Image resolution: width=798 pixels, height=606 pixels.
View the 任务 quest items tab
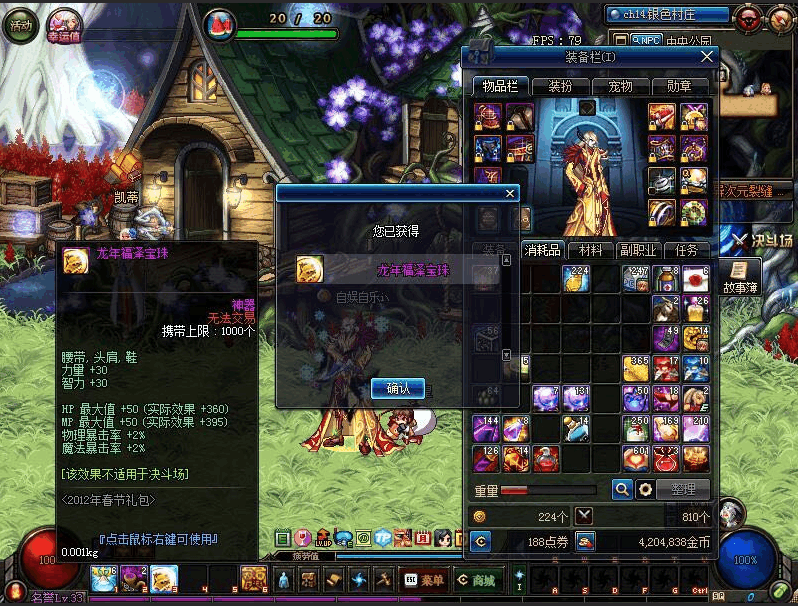[x=686, y=250]
